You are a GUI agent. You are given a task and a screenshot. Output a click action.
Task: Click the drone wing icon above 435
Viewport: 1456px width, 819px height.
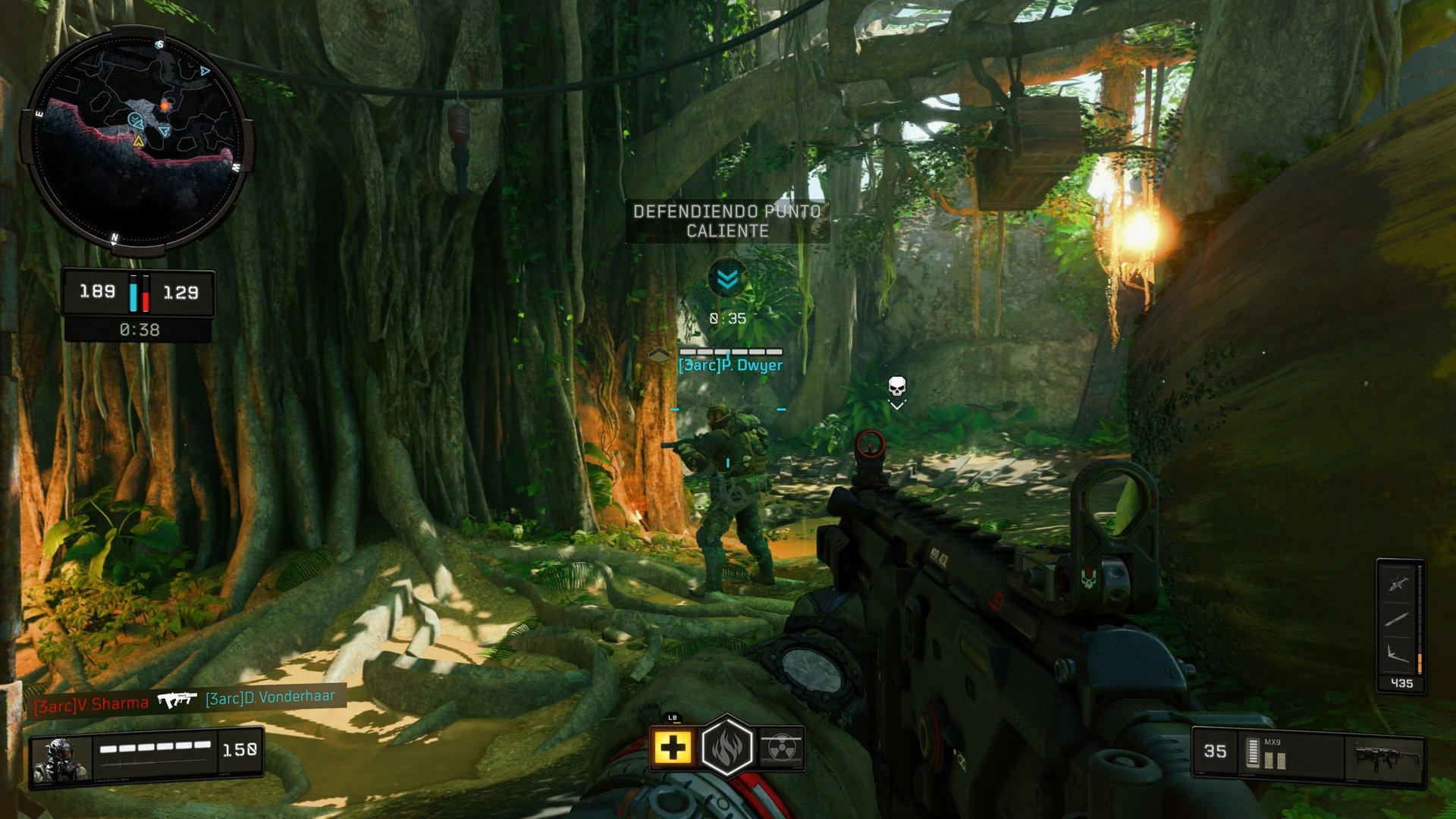point(1398,654)
